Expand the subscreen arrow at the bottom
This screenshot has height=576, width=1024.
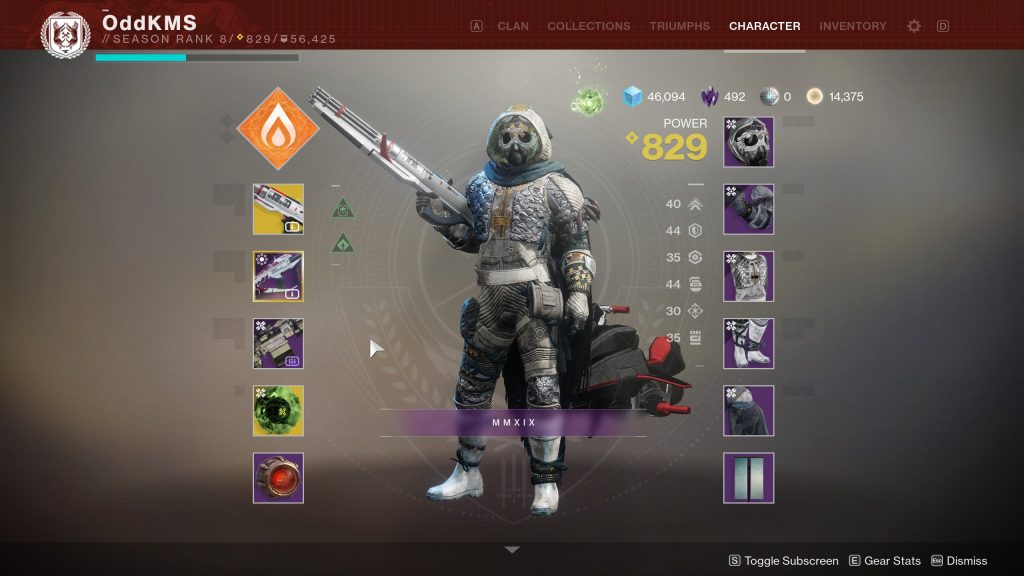[x=512, y=550]
